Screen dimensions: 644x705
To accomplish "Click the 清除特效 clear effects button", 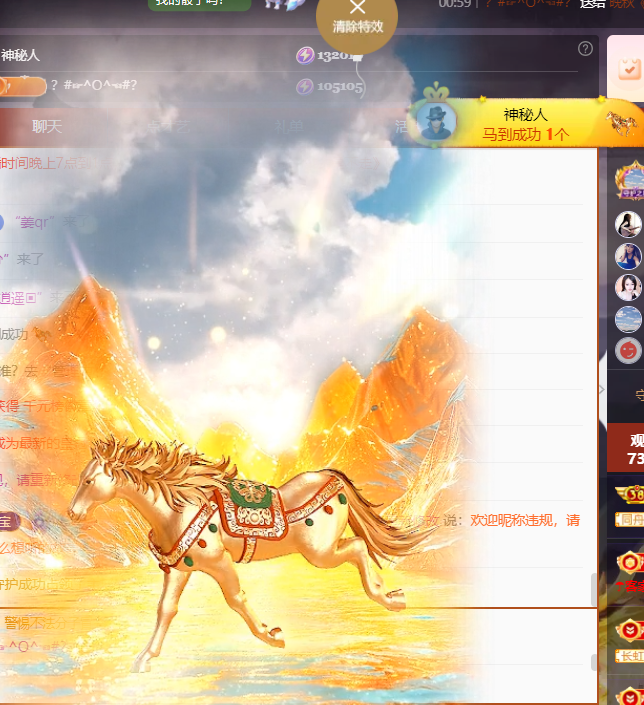I will point(357,17).
